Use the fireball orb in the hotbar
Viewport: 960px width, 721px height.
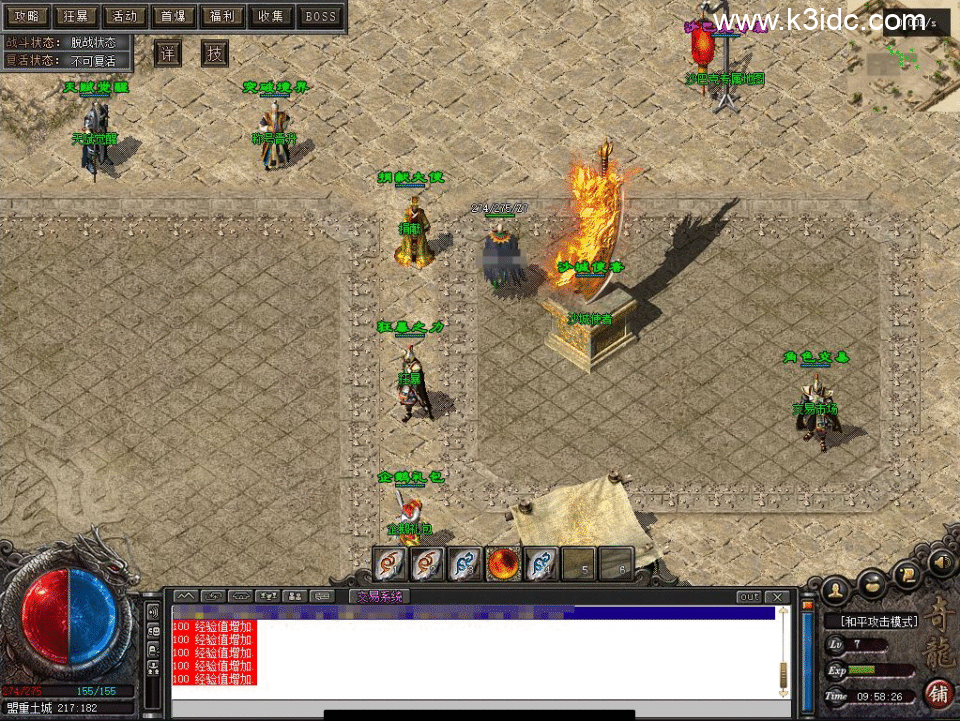coord(502,565)
